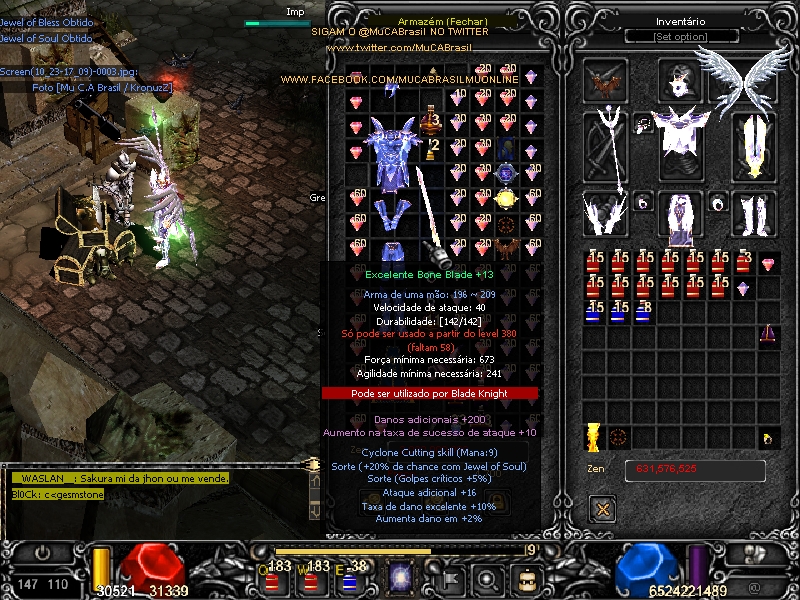This screenshot has width=800, height=600.
Task: Click the power button on the bottom-left bar
Action: tap(43, 553)
